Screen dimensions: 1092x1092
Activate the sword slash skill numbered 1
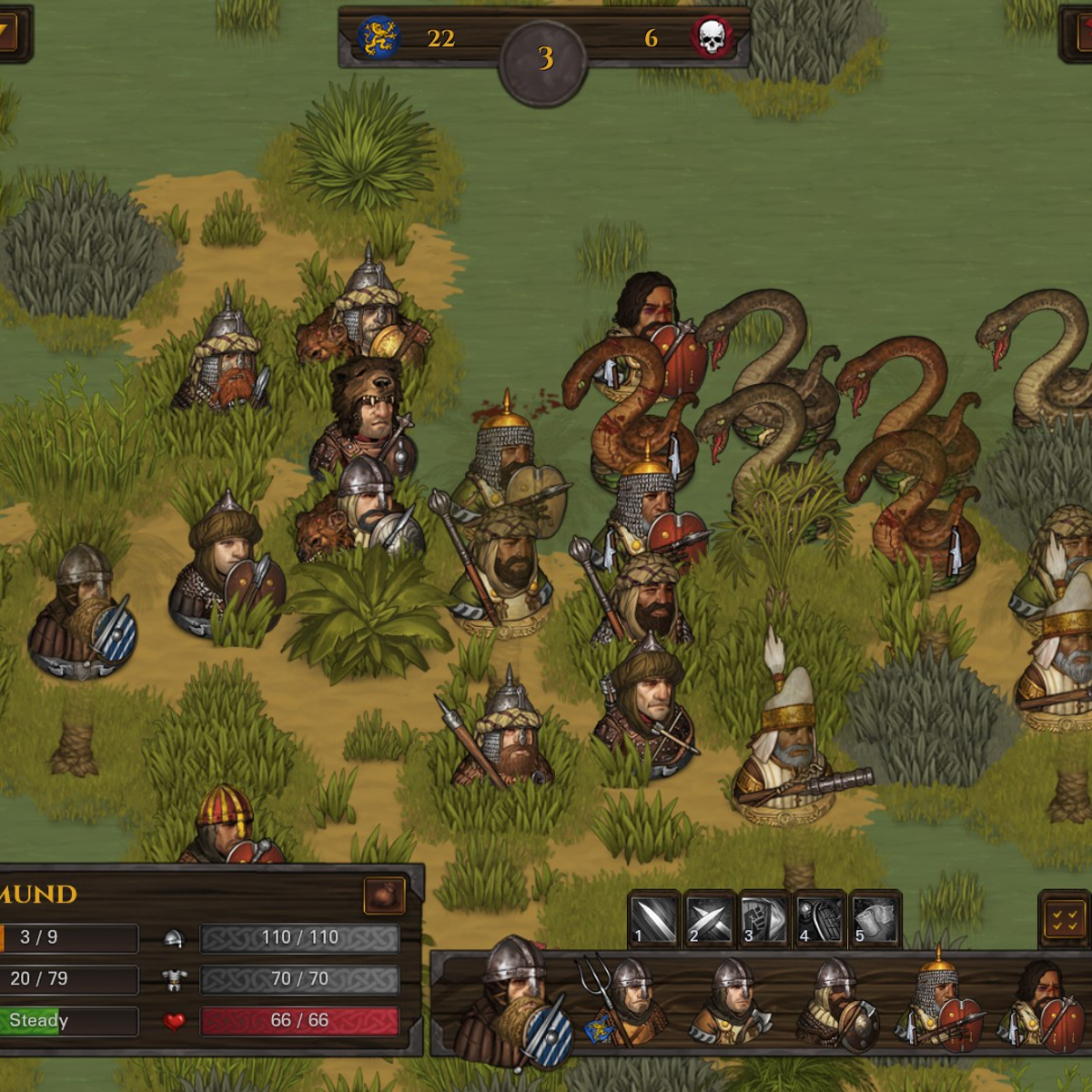tap(653, 919)
